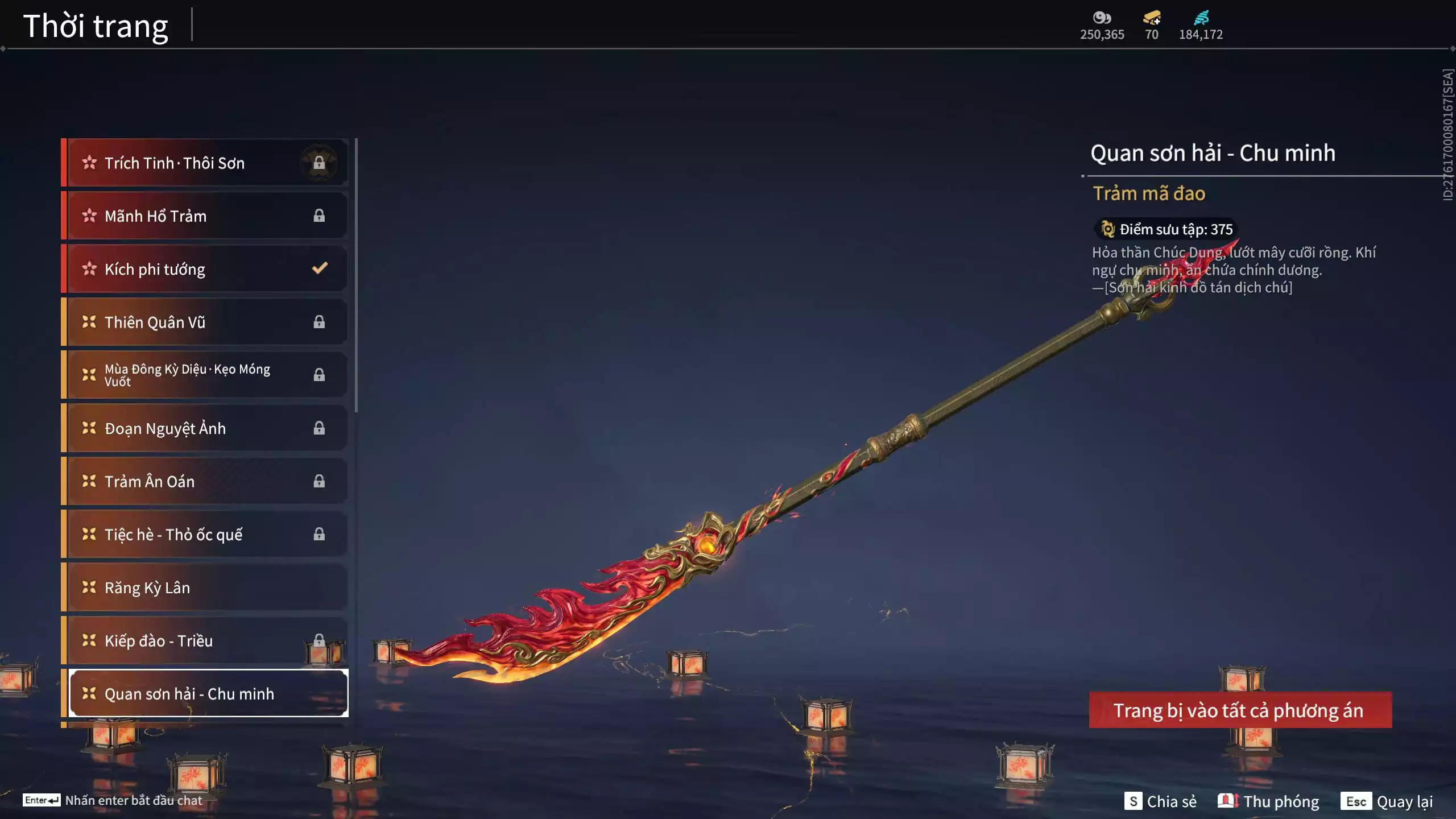Select the equipped Kích phi tướng skin

(x=205, y=269)
